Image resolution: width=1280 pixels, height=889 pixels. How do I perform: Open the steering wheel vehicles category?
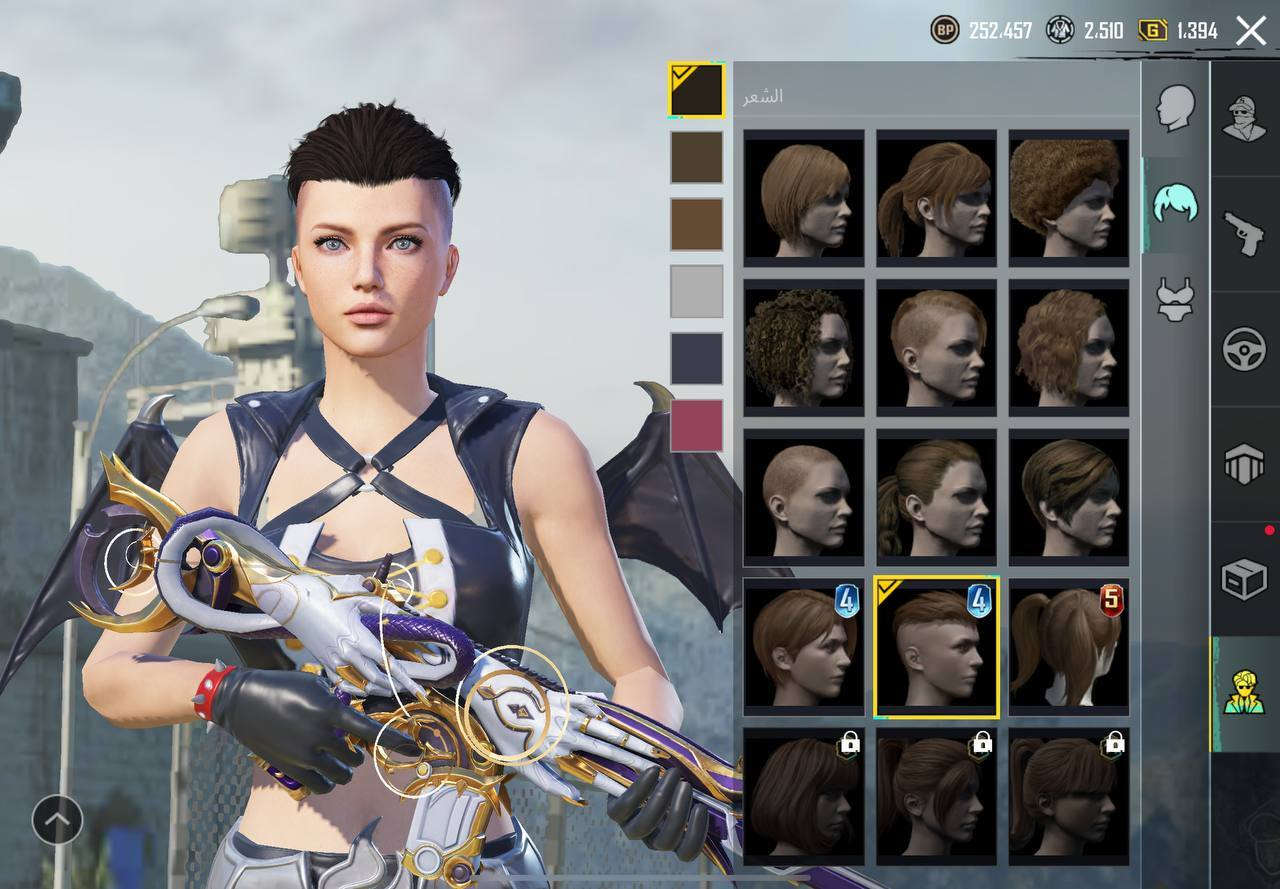[x=1245, y=349]
